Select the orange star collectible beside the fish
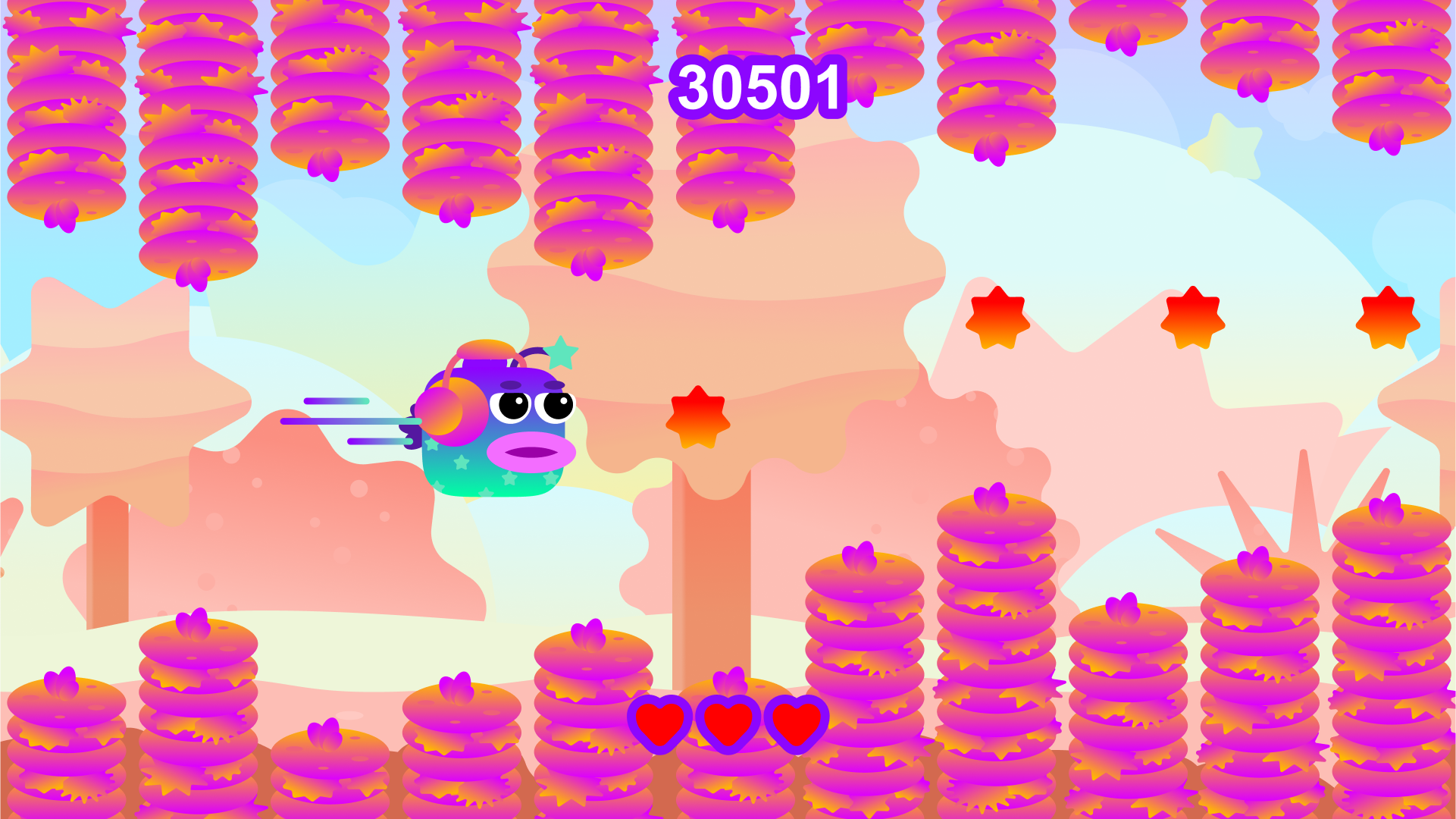This screenshot has width=1456, height=819. [699, 419]
